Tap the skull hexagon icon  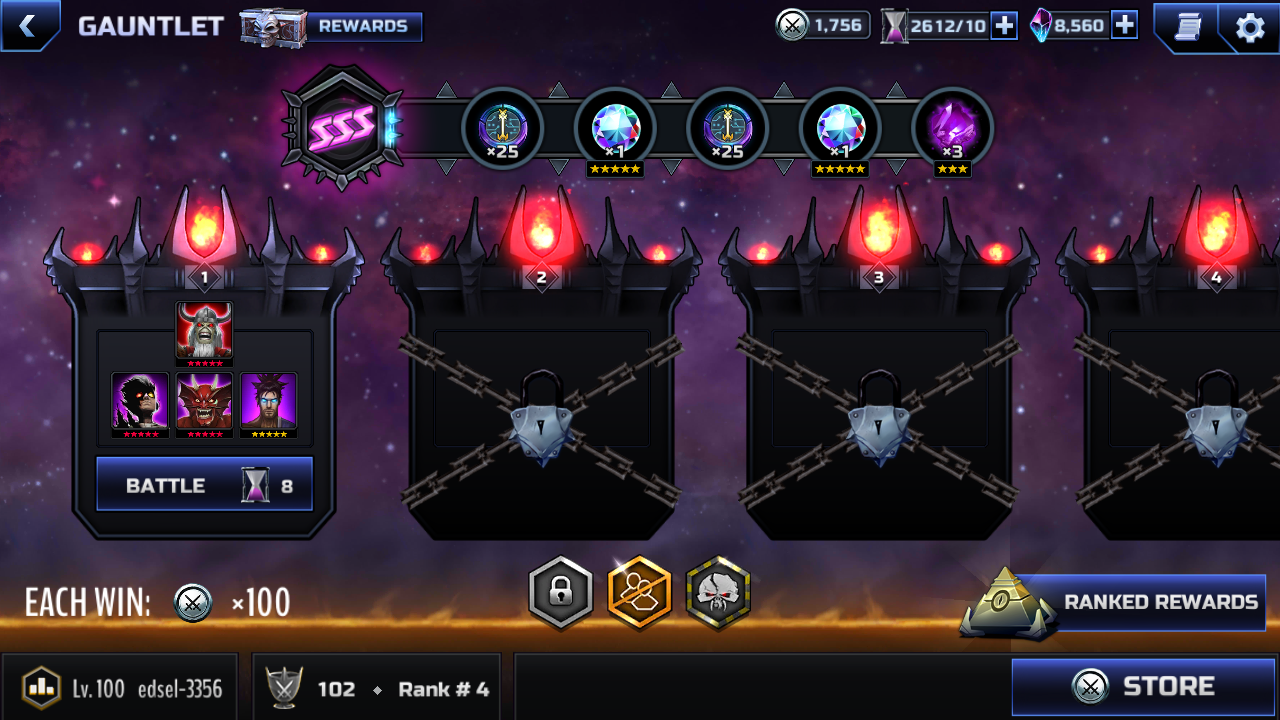(718, 593)
